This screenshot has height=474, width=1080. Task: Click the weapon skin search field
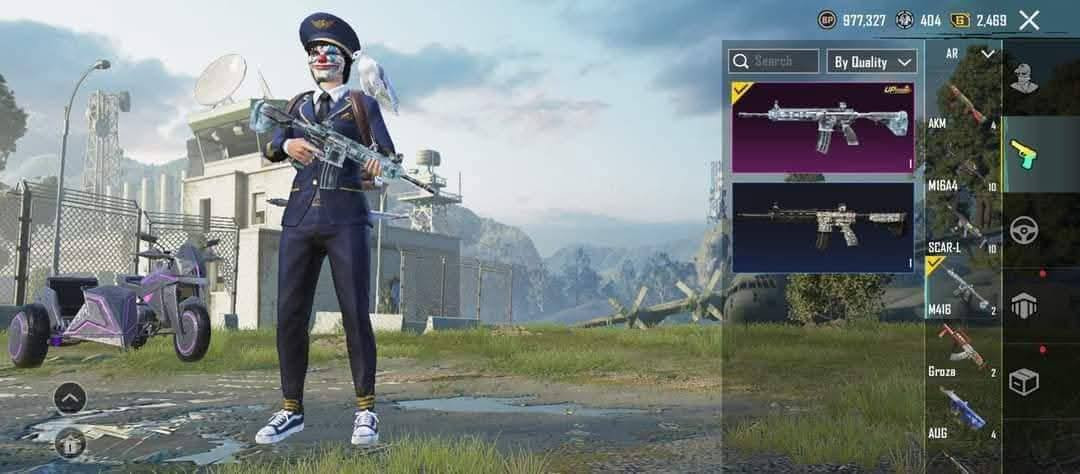tap(773, 61)
